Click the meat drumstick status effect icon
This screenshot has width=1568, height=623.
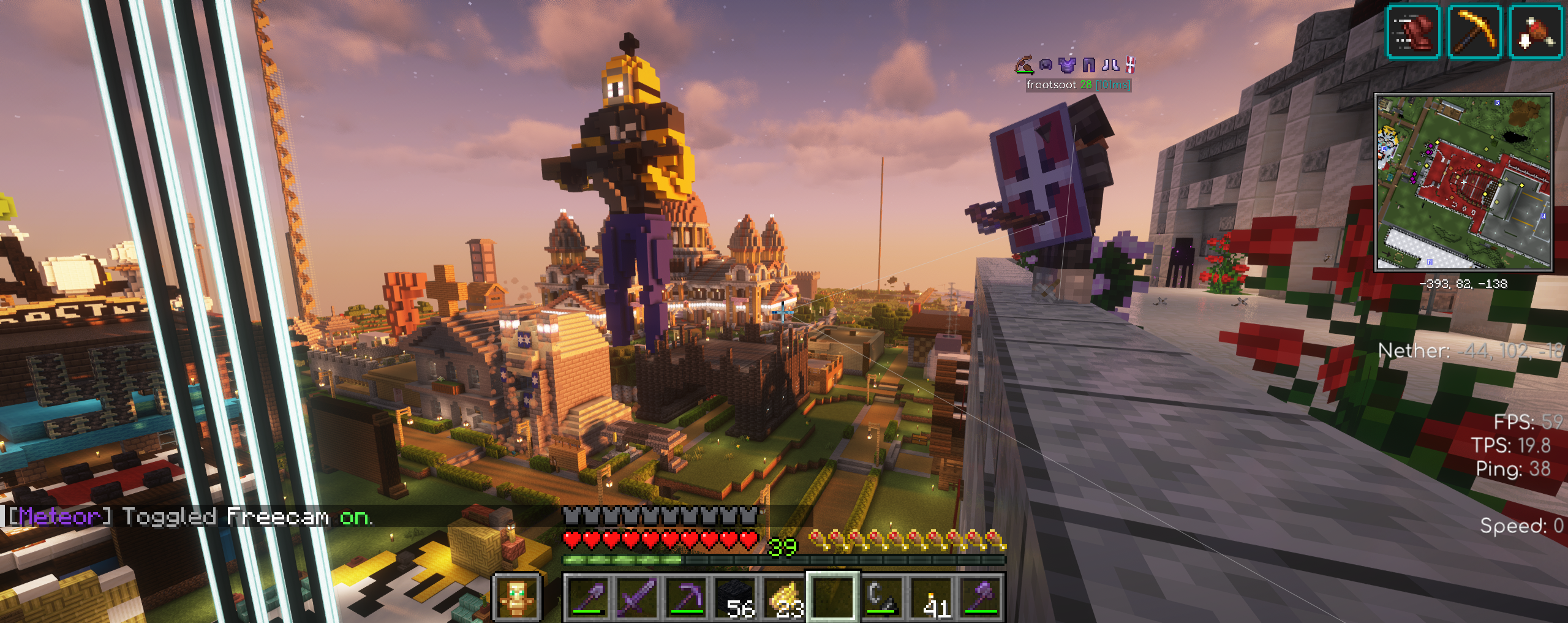[x=1535, y=32]
